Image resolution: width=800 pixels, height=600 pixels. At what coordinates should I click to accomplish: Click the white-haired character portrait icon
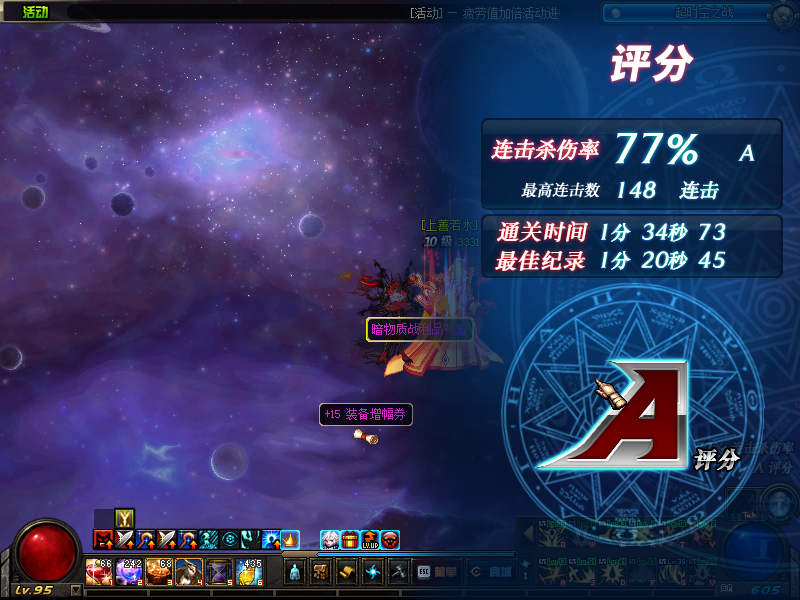329,540
